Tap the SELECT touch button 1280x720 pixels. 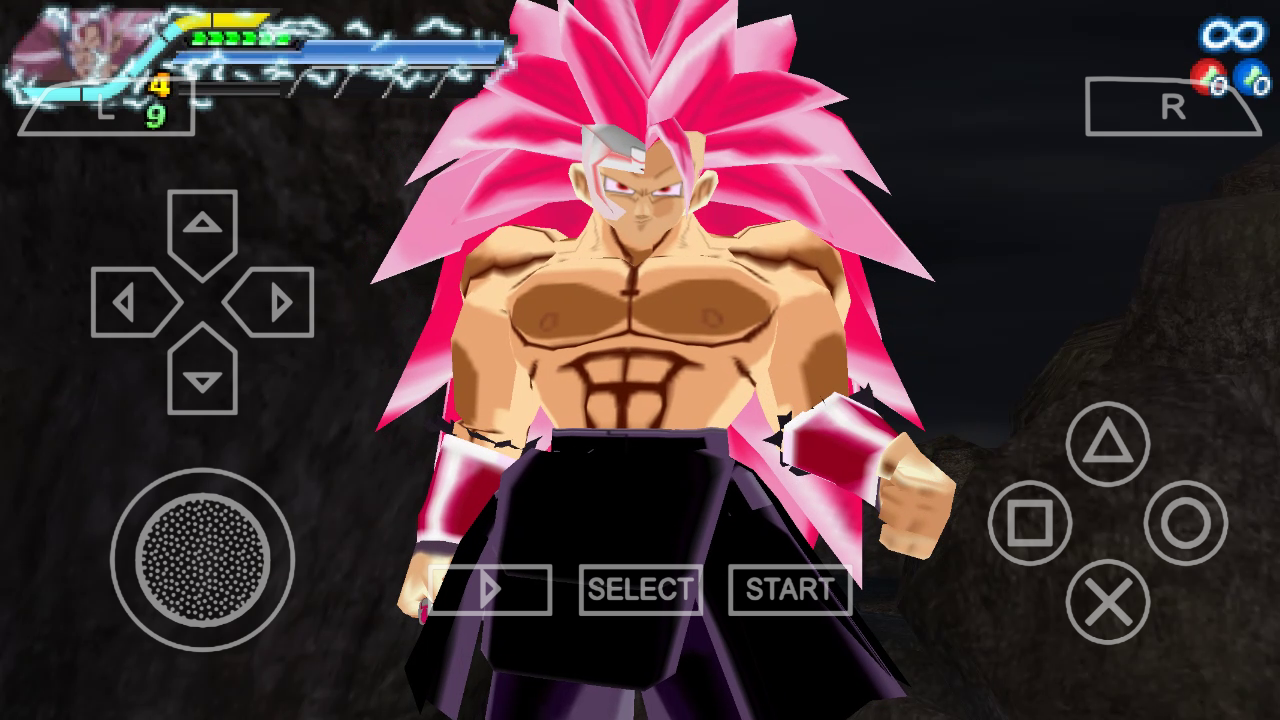pos(640,589)
